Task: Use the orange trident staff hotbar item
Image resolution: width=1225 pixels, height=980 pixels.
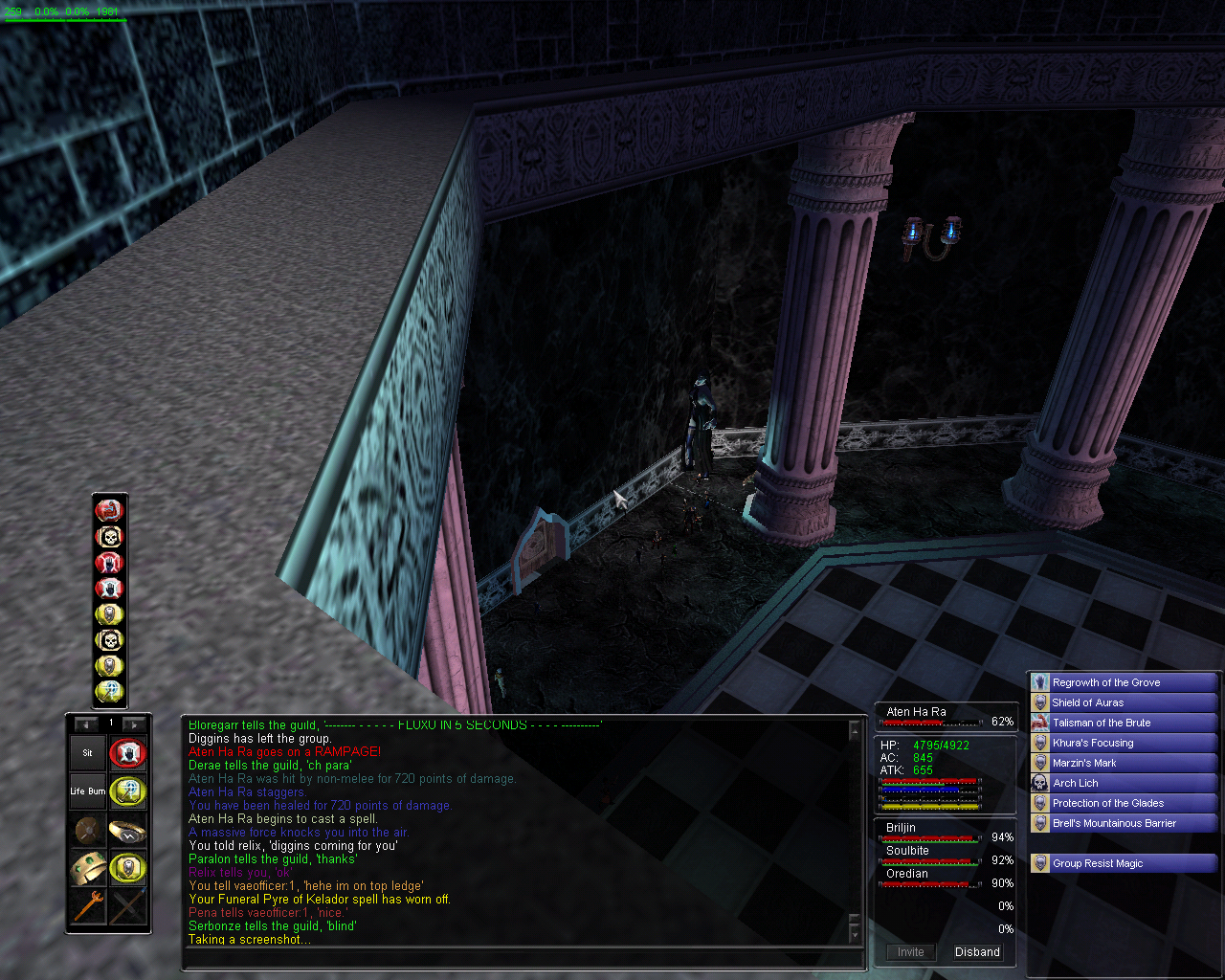Action: [x=87, y=906]
